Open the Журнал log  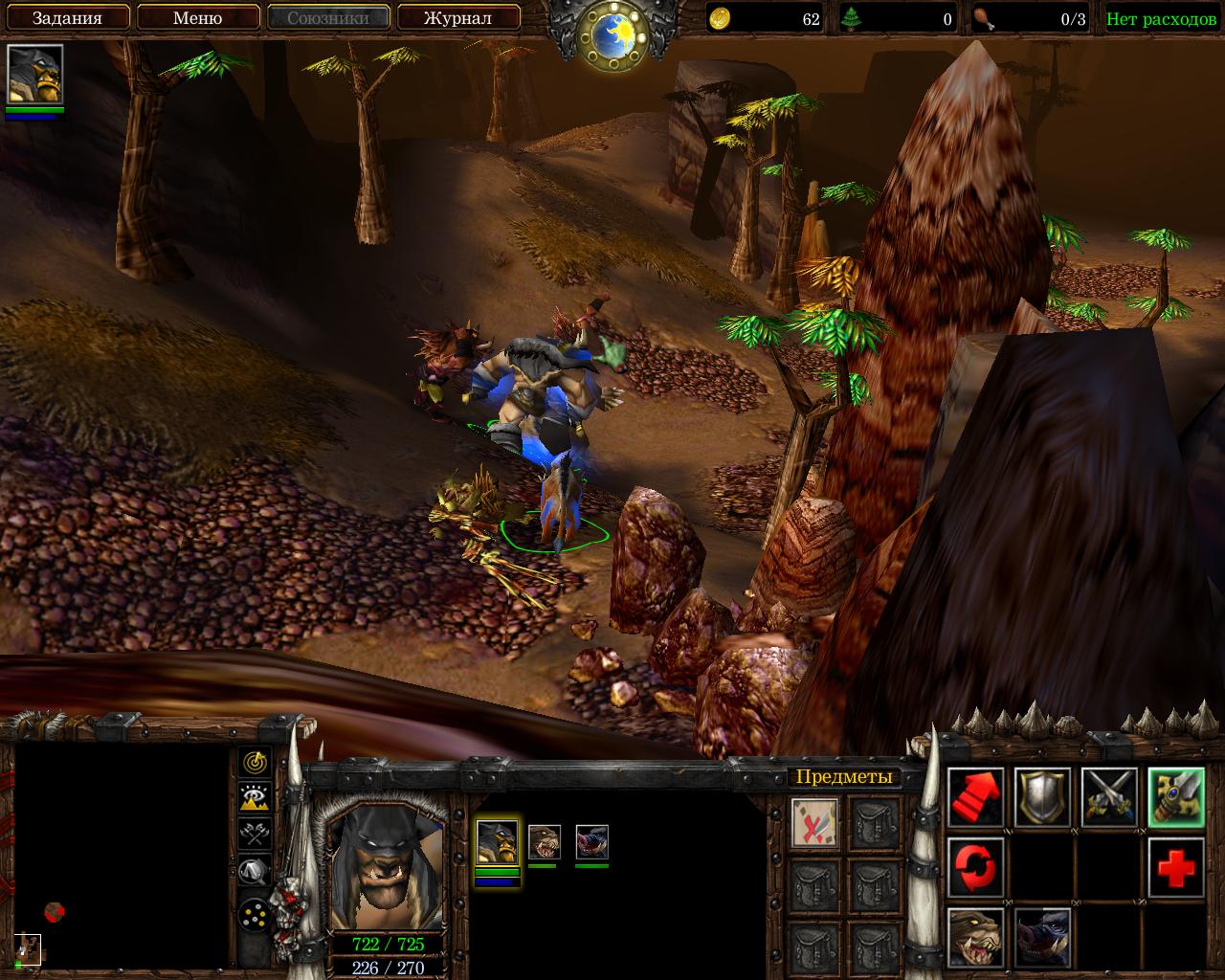[457, 17]
